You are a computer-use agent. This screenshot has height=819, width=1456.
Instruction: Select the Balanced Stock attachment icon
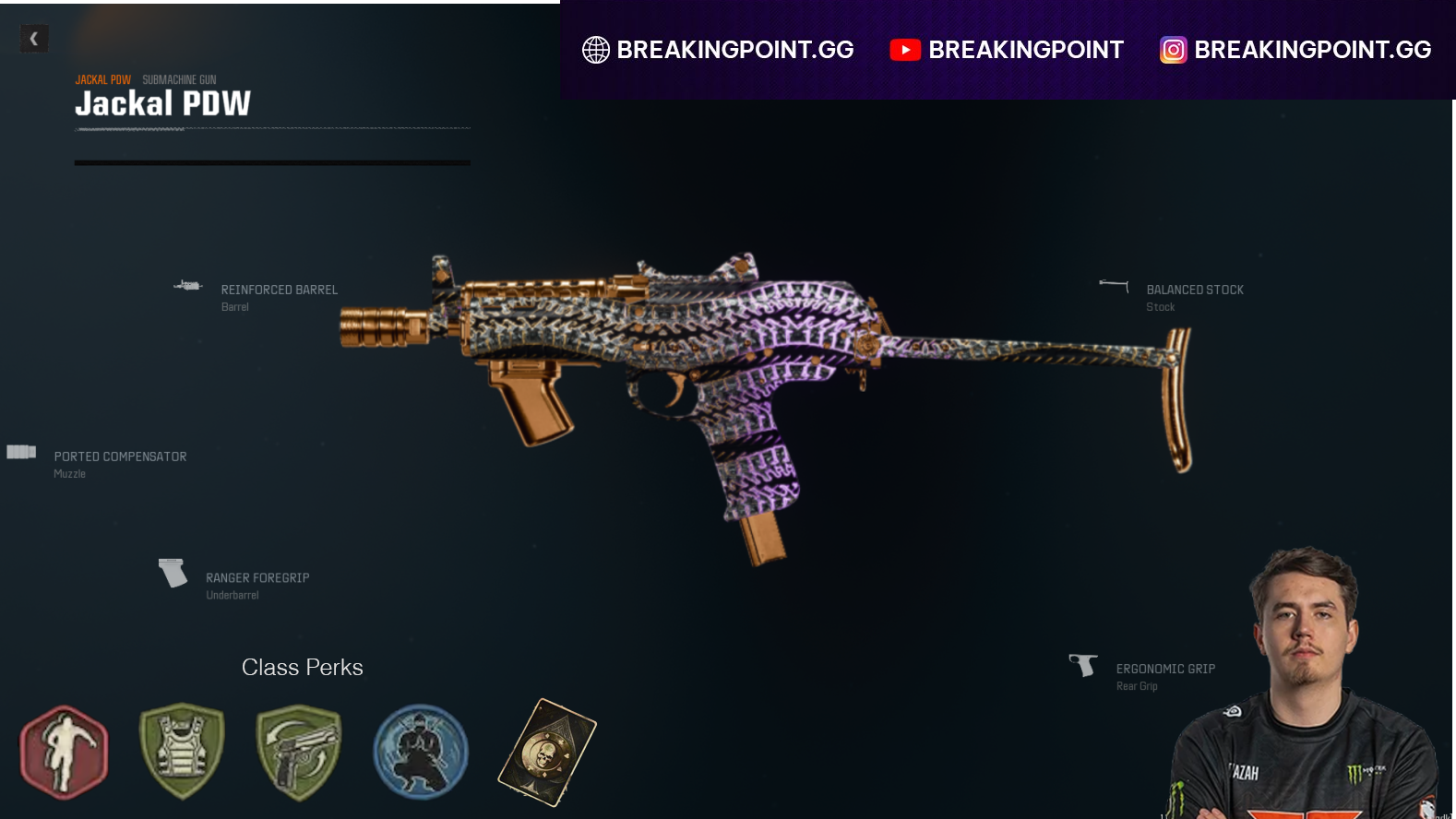[1115, 287]
